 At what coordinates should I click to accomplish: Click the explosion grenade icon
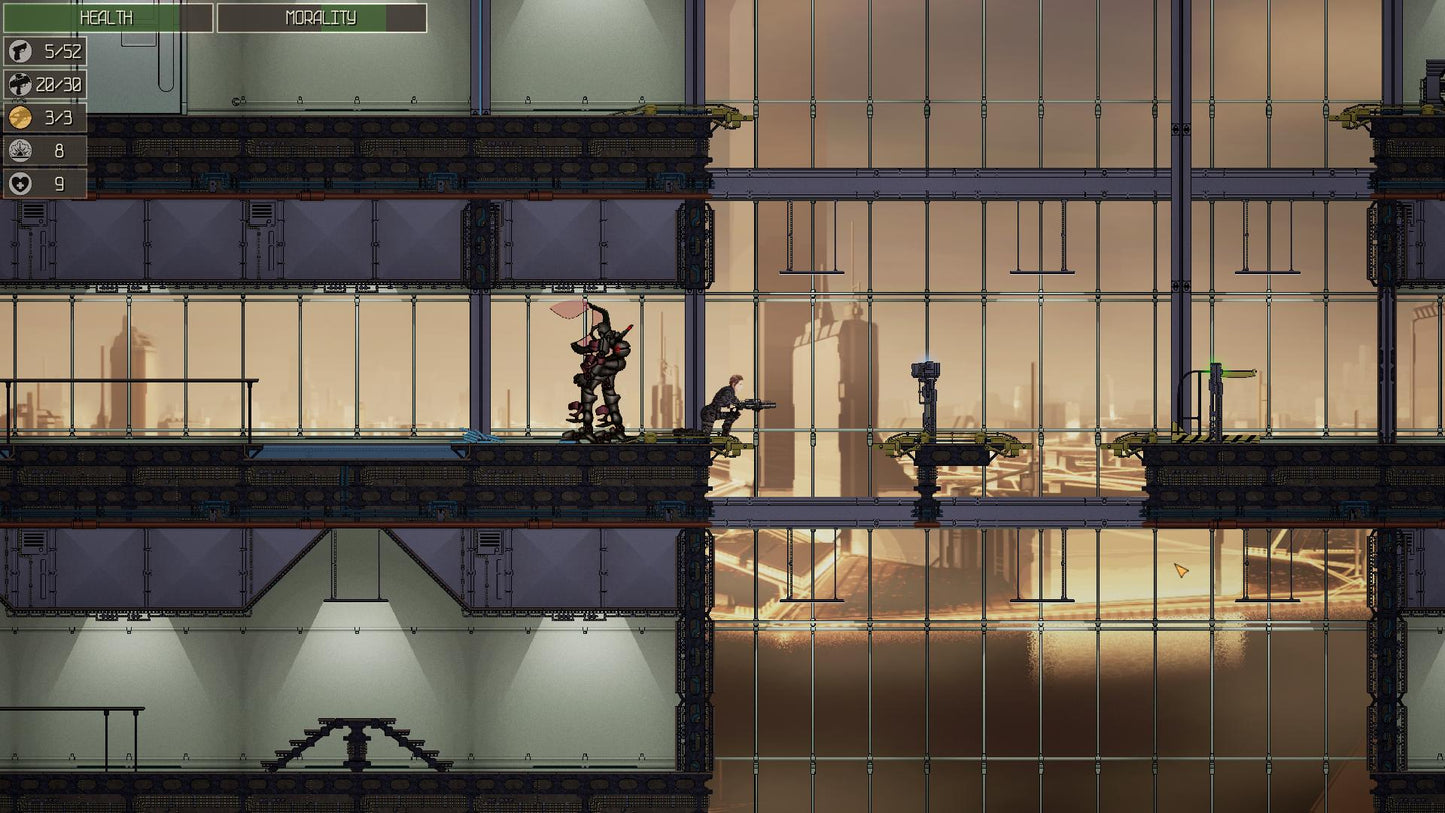[20, 151]
